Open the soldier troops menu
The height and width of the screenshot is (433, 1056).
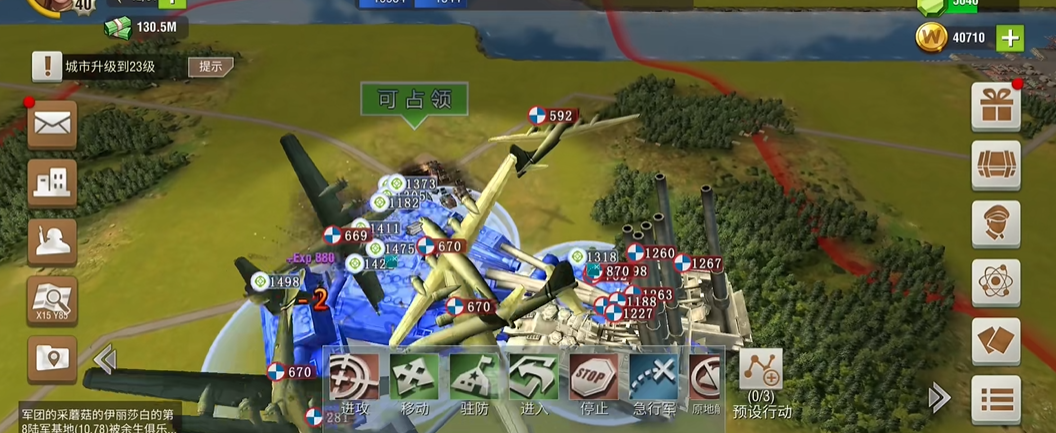tap(52, 241)
